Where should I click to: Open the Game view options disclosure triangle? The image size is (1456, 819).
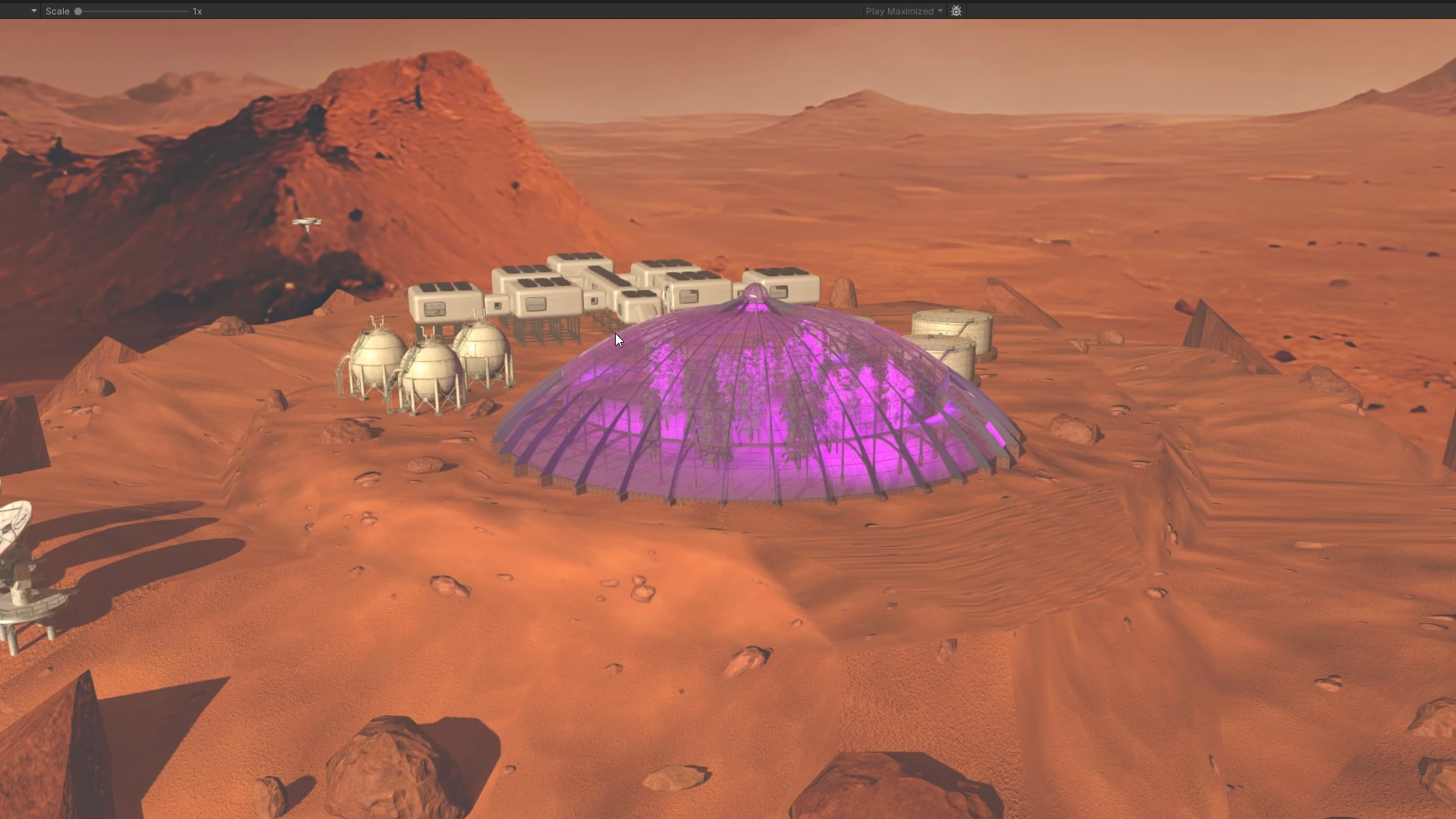(x=32, y=11)
